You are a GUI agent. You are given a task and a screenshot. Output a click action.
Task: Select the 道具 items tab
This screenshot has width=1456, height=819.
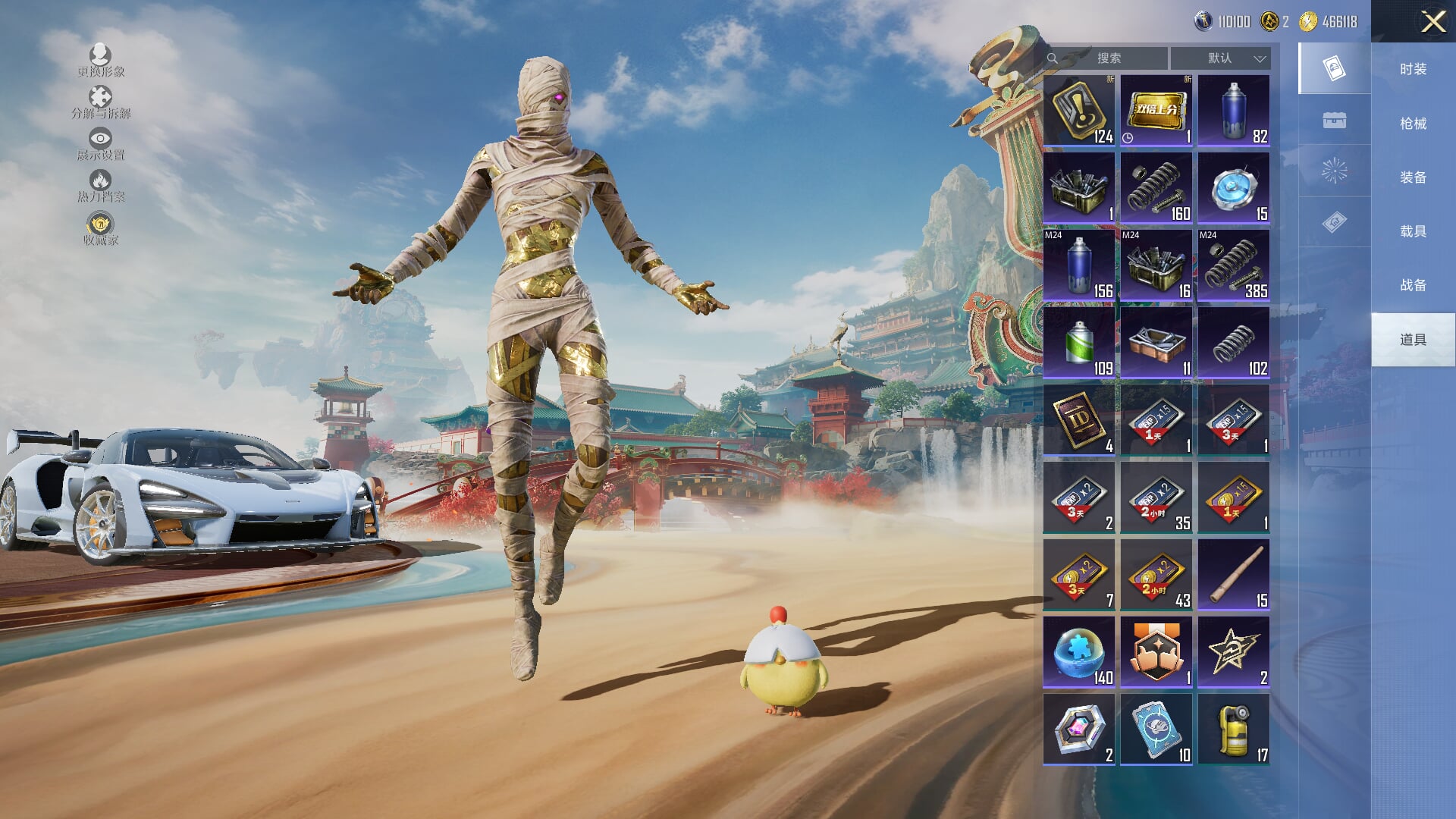point(1413,340)
